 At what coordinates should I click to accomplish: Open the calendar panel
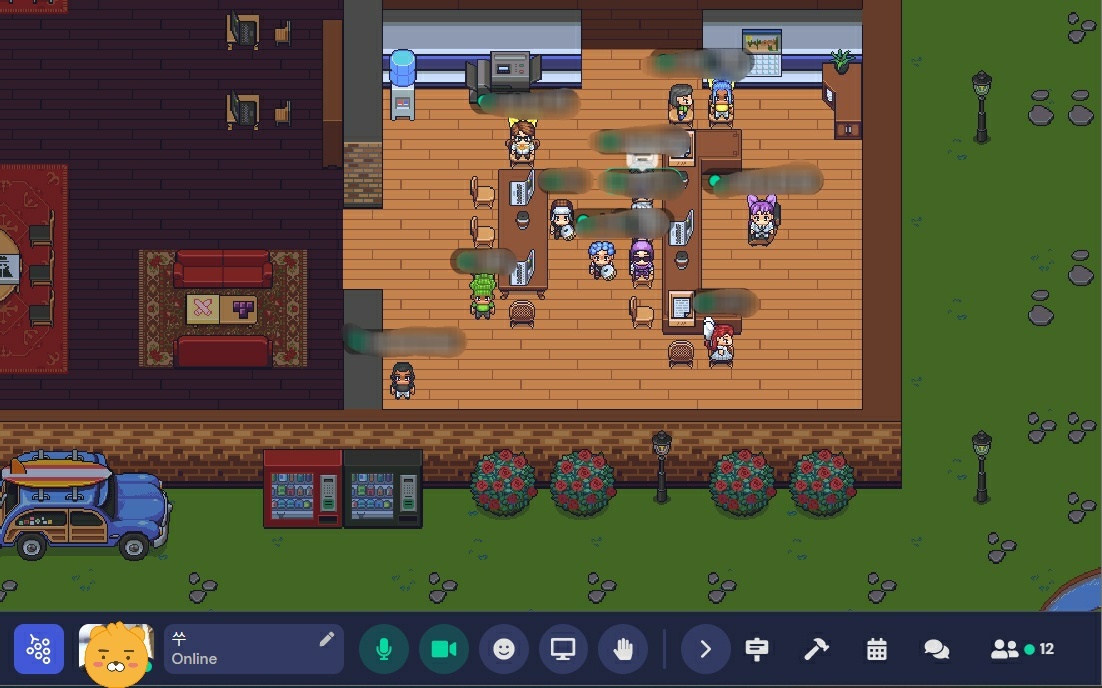coord(877,650)
